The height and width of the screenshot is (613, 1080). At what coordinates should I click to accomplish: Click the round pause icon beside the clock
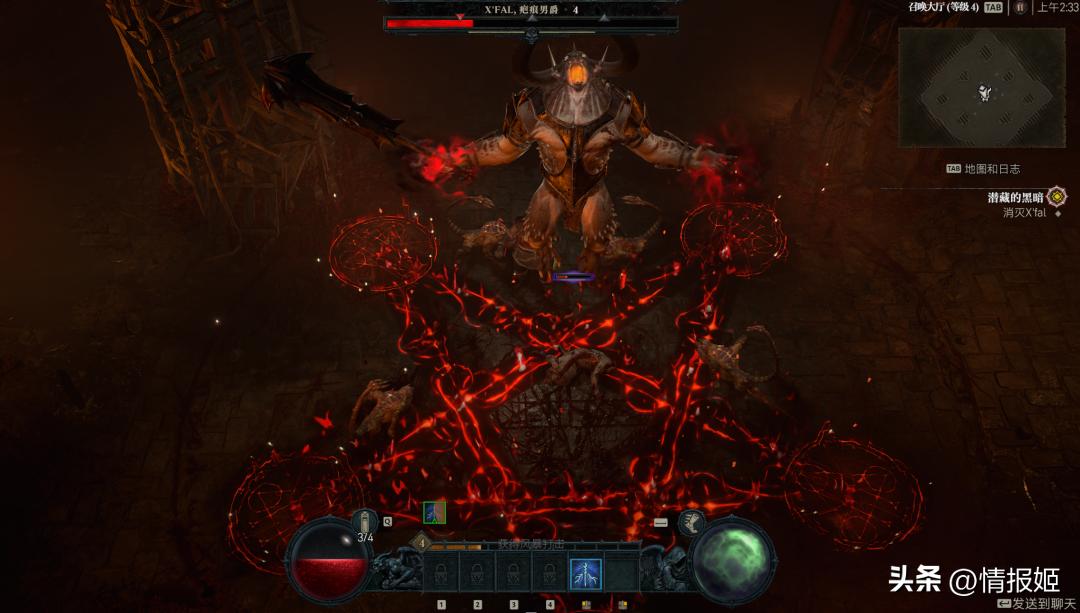coord(1020,7)
